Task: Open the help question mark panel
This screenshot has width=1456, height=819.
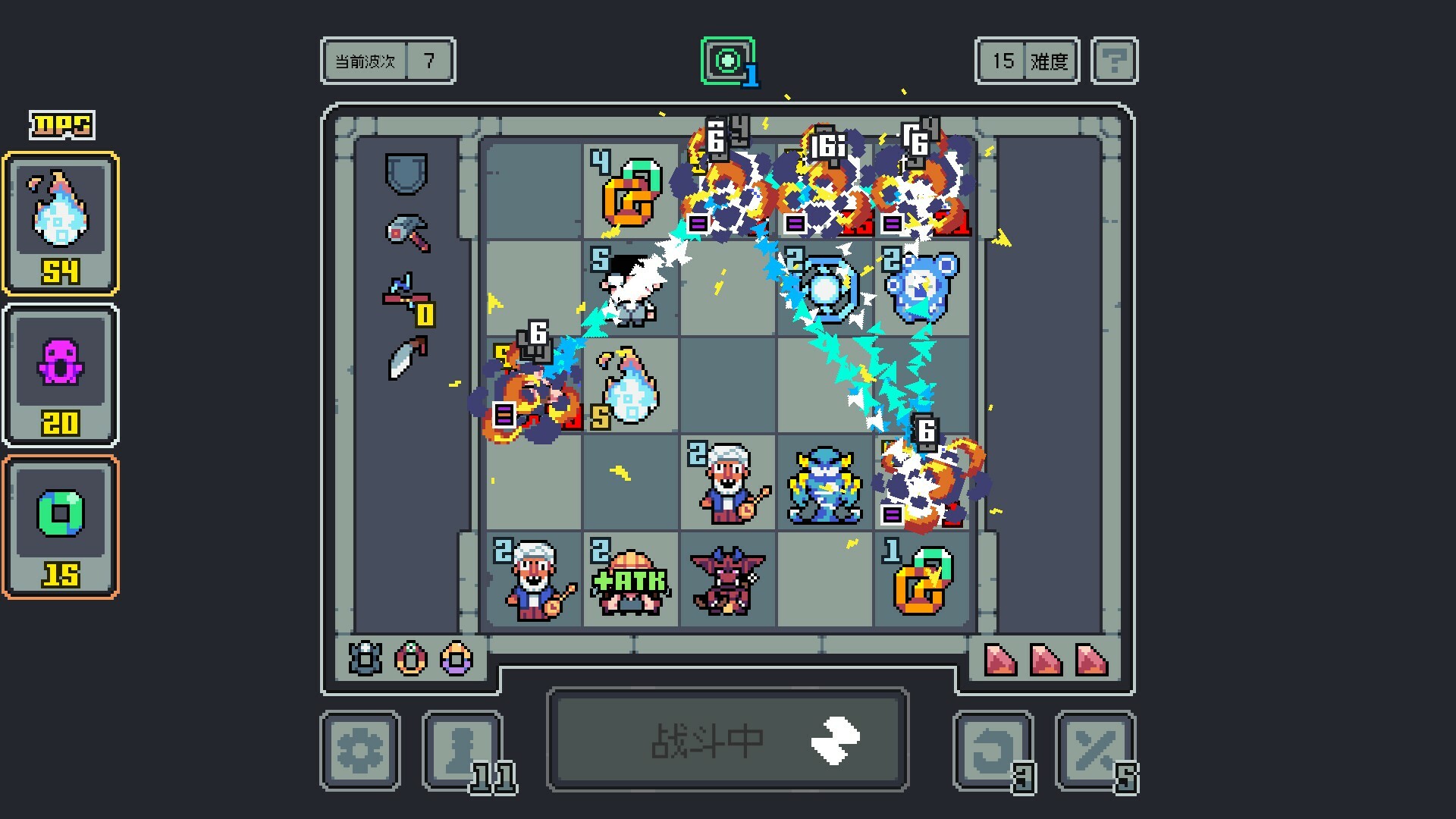Action: coord(1113,61)
